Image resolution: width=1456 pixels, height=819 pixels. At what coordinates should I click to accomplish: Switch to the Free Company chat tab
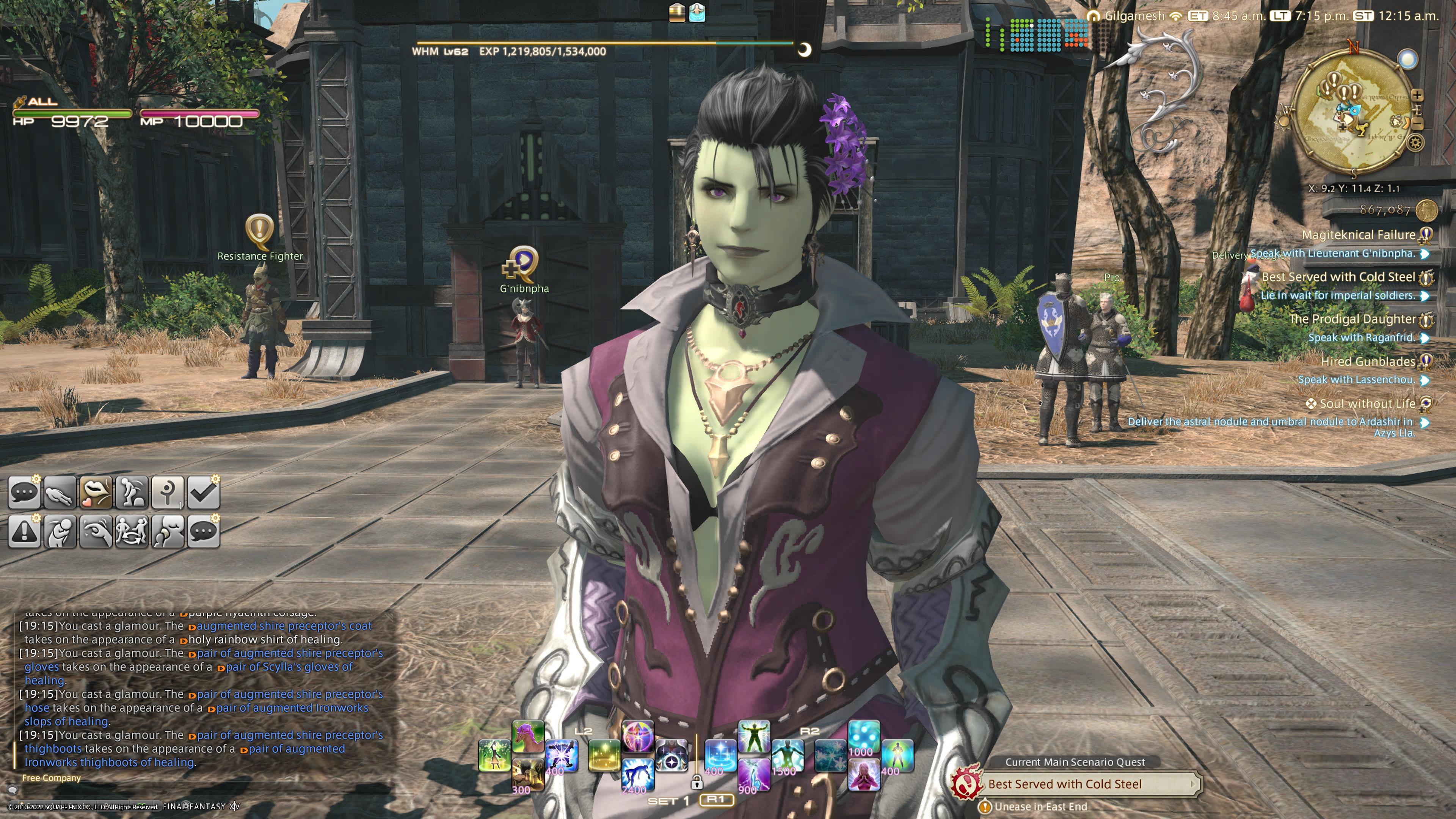52,778
